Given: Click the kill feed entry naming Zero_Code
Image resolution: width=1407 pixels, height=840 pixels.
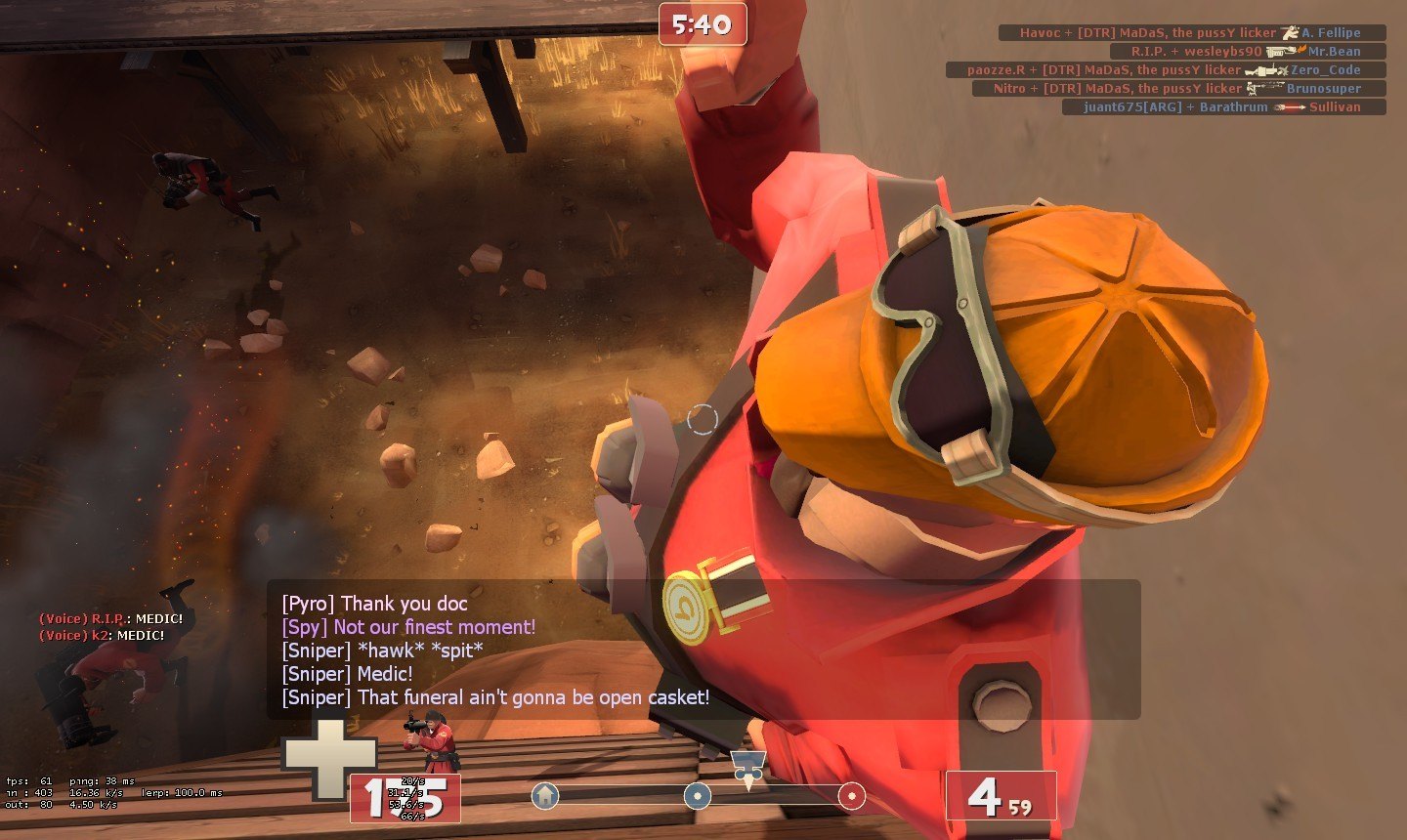Looking at the screenshot, I should click(1166, 70).
